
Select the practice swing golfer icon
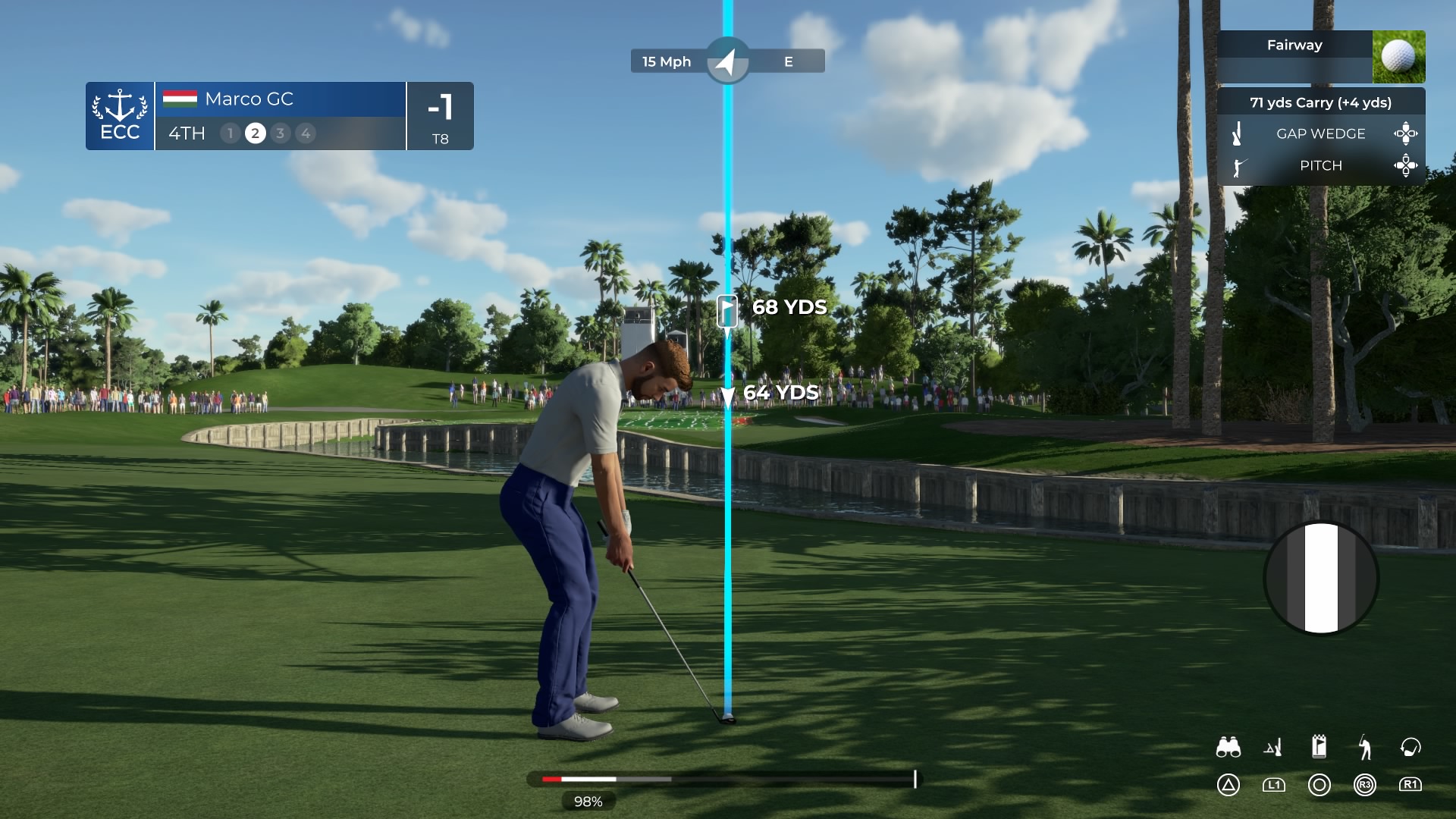[x=1364, y=748]
